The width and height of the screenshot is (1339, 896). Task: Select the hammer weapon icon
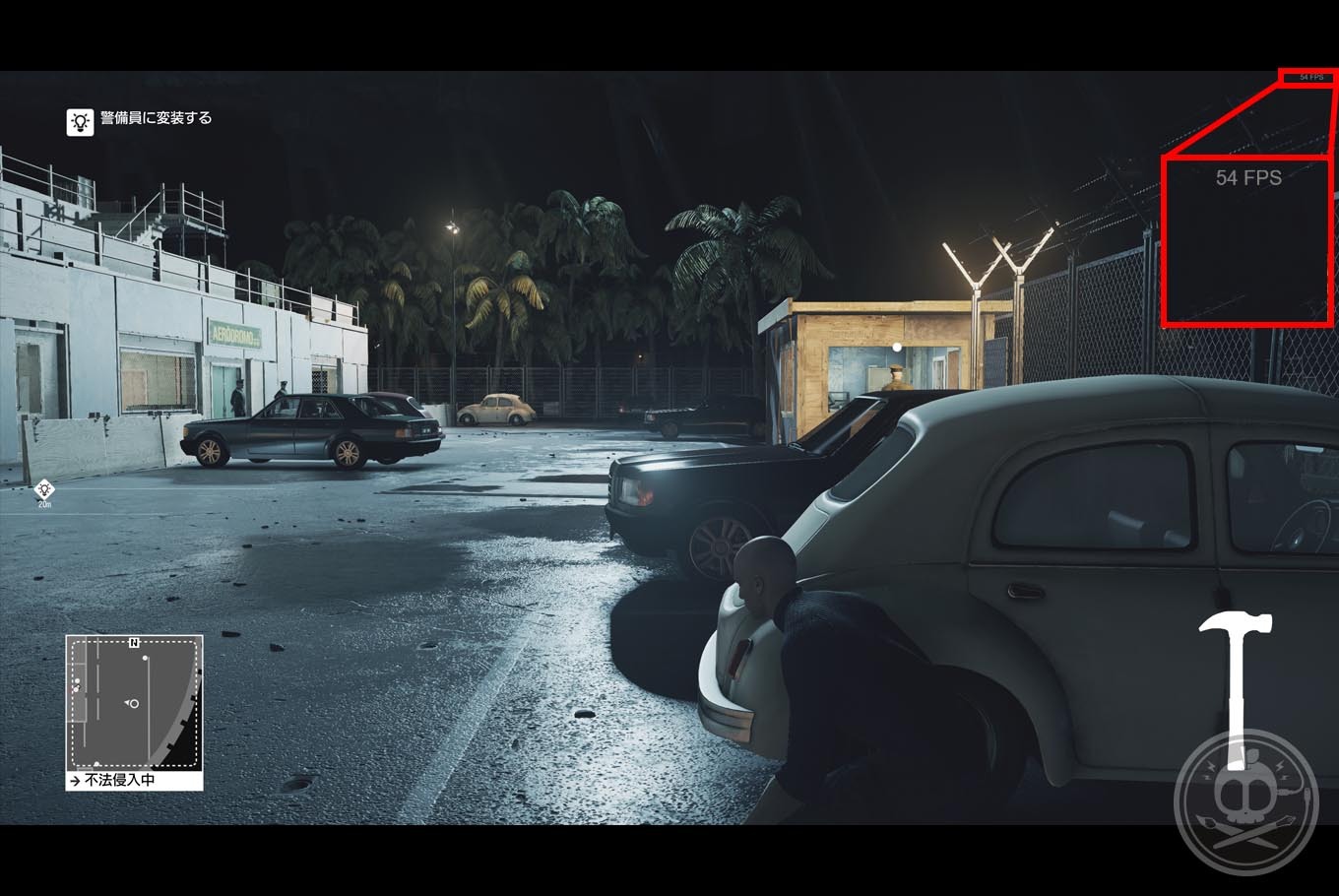(x=1236, y=678)
